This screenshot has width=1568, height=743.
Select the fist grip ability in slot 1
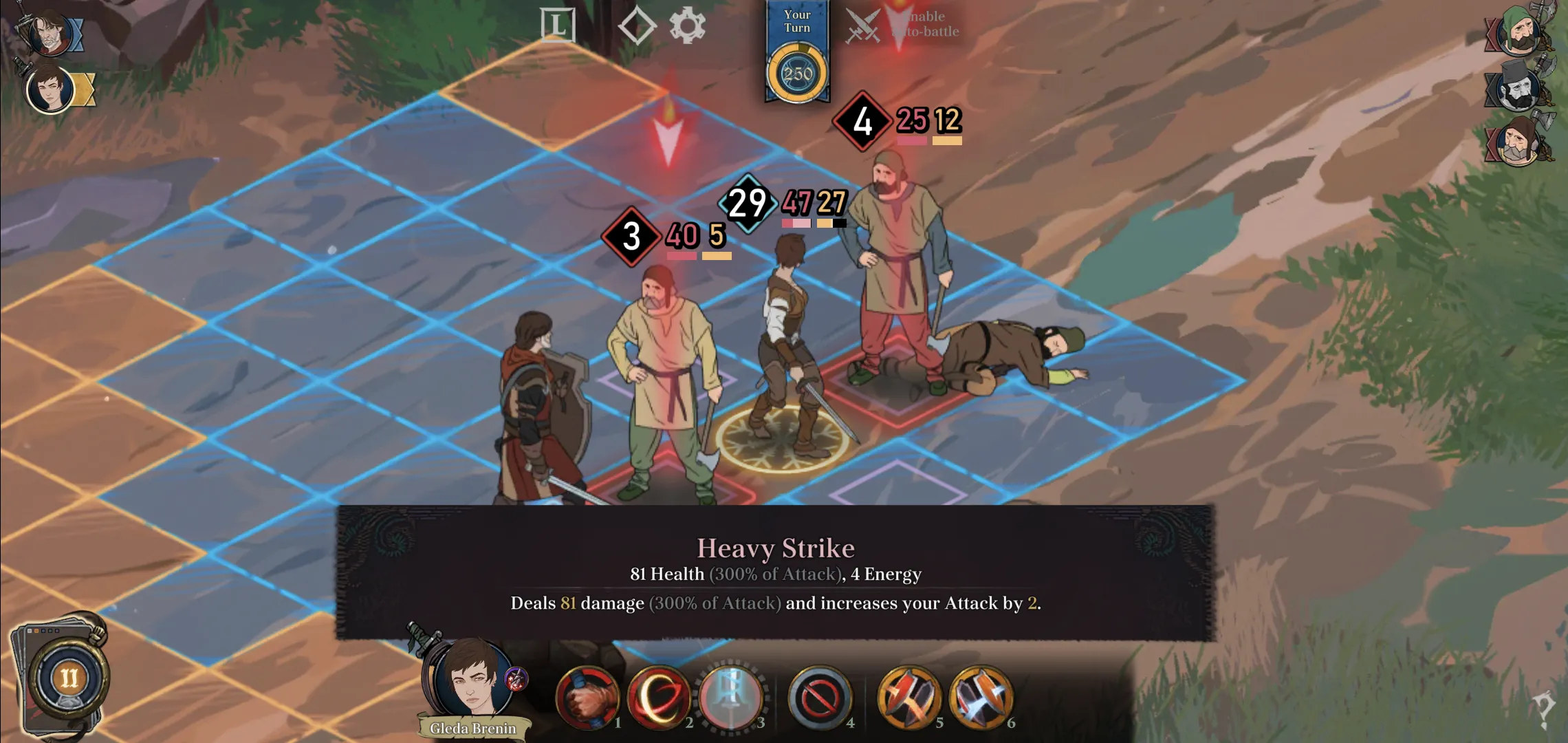pyautogui.click(x=587, y=698)
